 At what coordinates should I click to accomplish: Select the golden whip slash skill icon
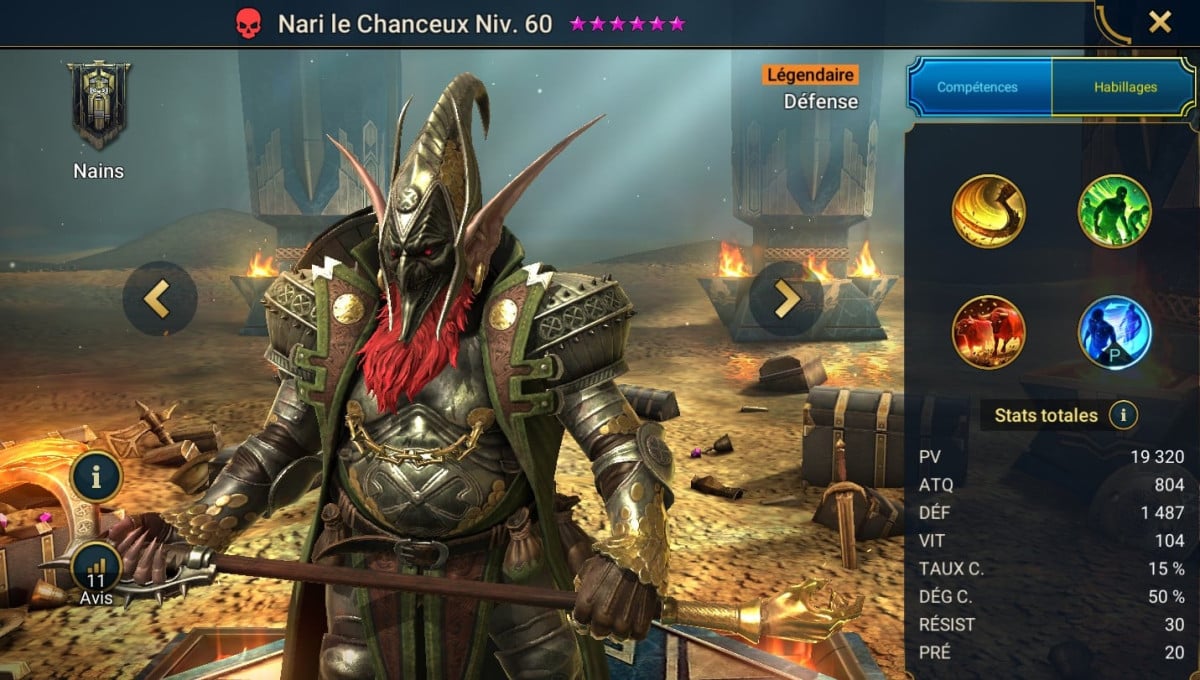tap(989, 211)
